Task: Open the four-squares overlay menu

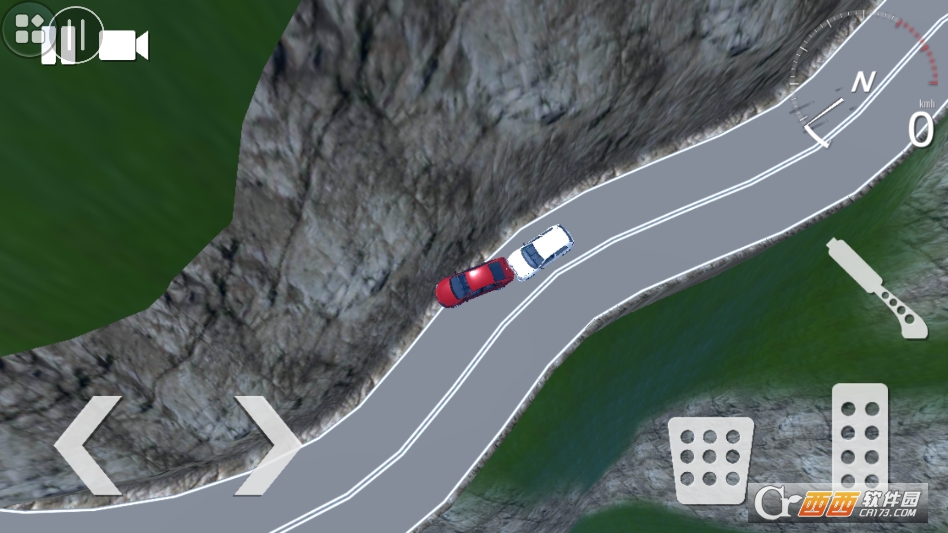Action: tap(28, 28)
